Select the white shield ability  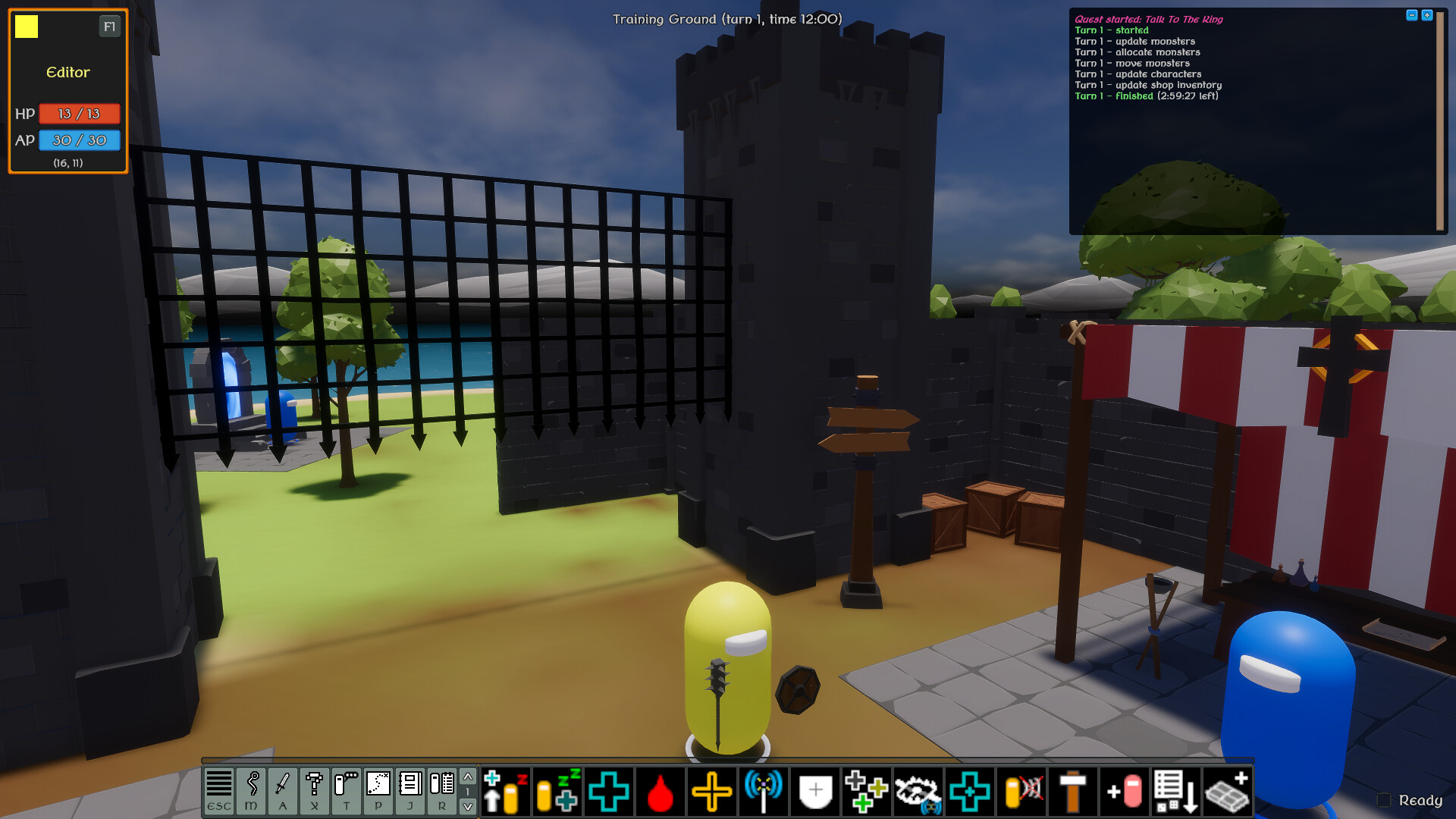pos(815,792)
